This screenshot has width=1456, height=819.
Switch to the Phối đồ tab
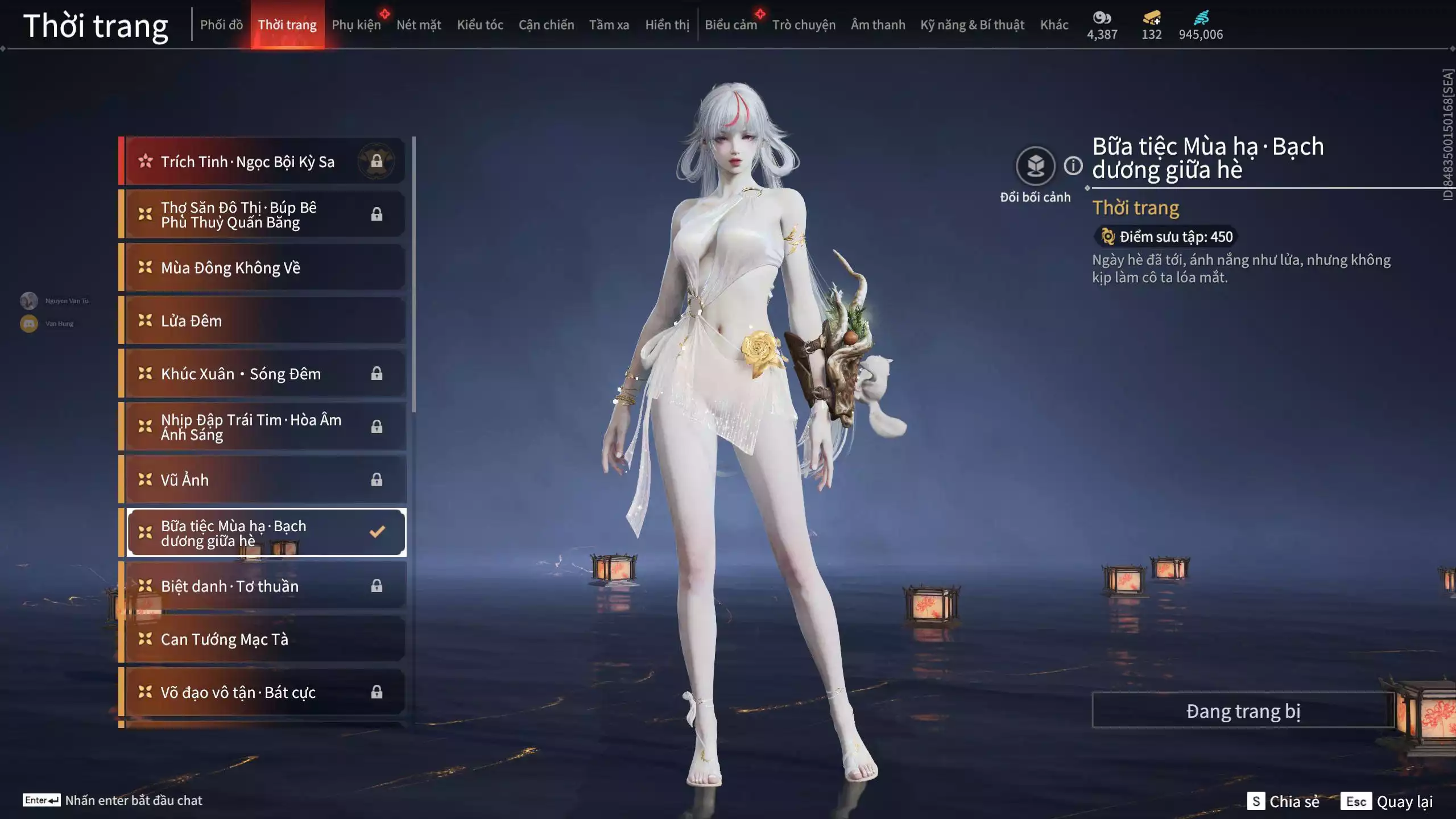tap(221, 25)
